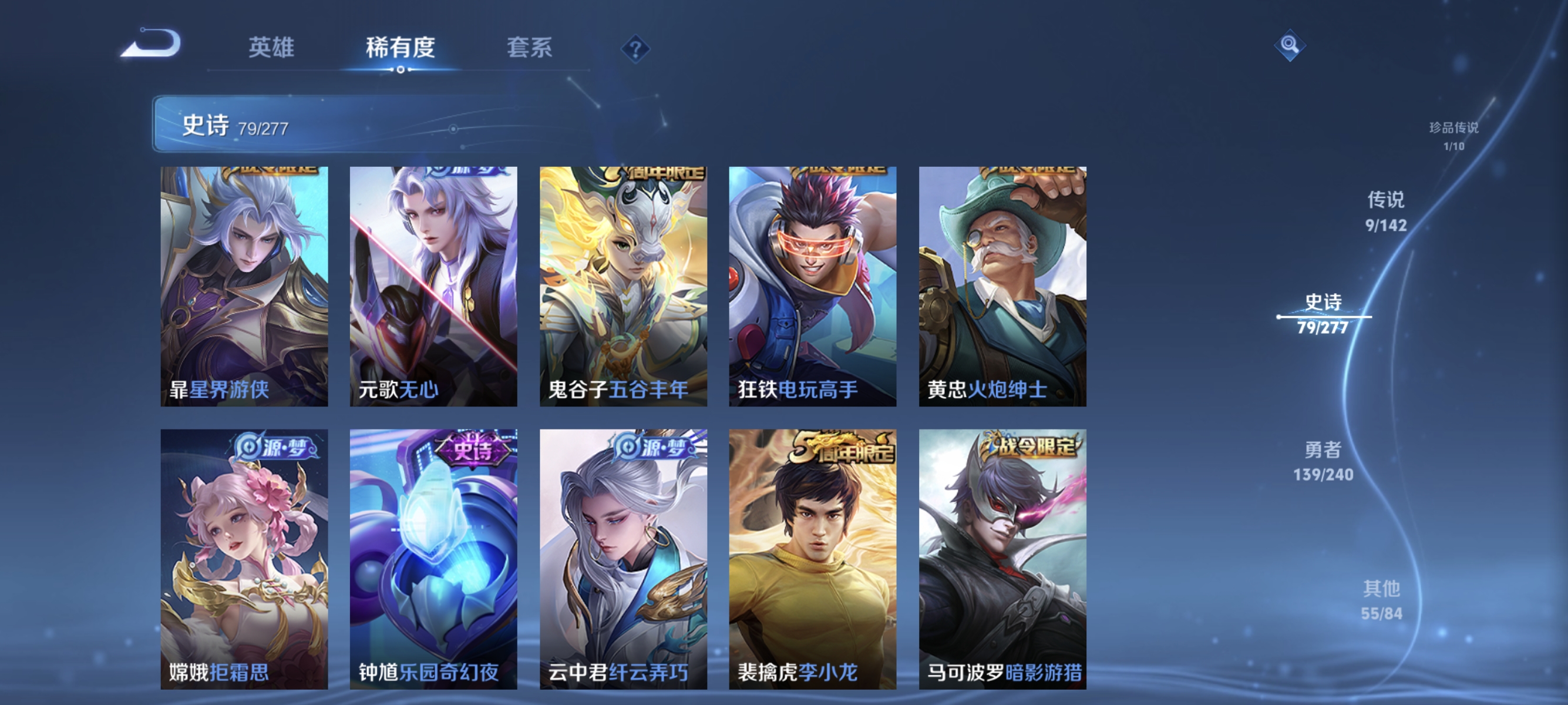Open the search magnifier icon
Viewport: 1568px width, 705px height.
[x=1291, y=46]
